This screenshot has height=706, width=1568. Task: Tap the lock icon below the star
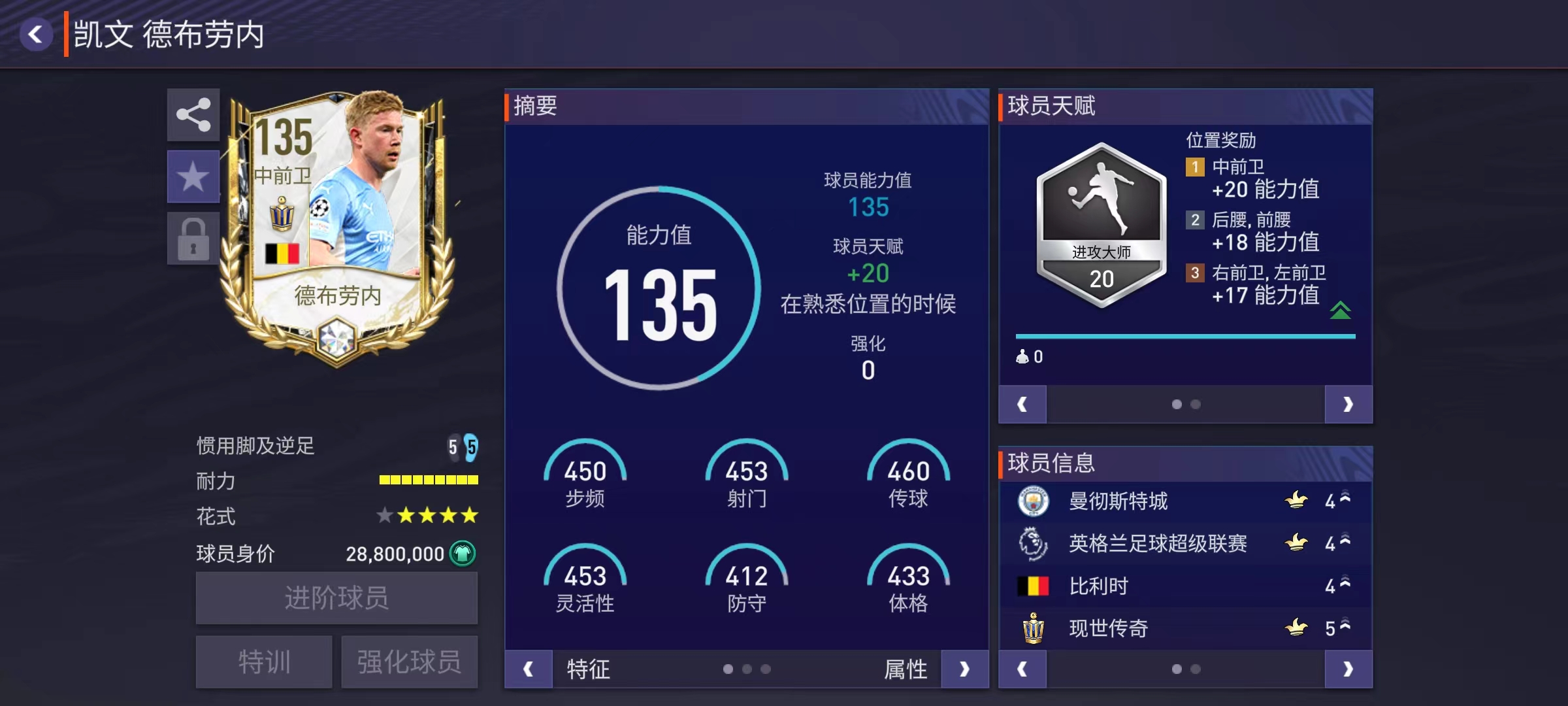click(x=193, y=237)
